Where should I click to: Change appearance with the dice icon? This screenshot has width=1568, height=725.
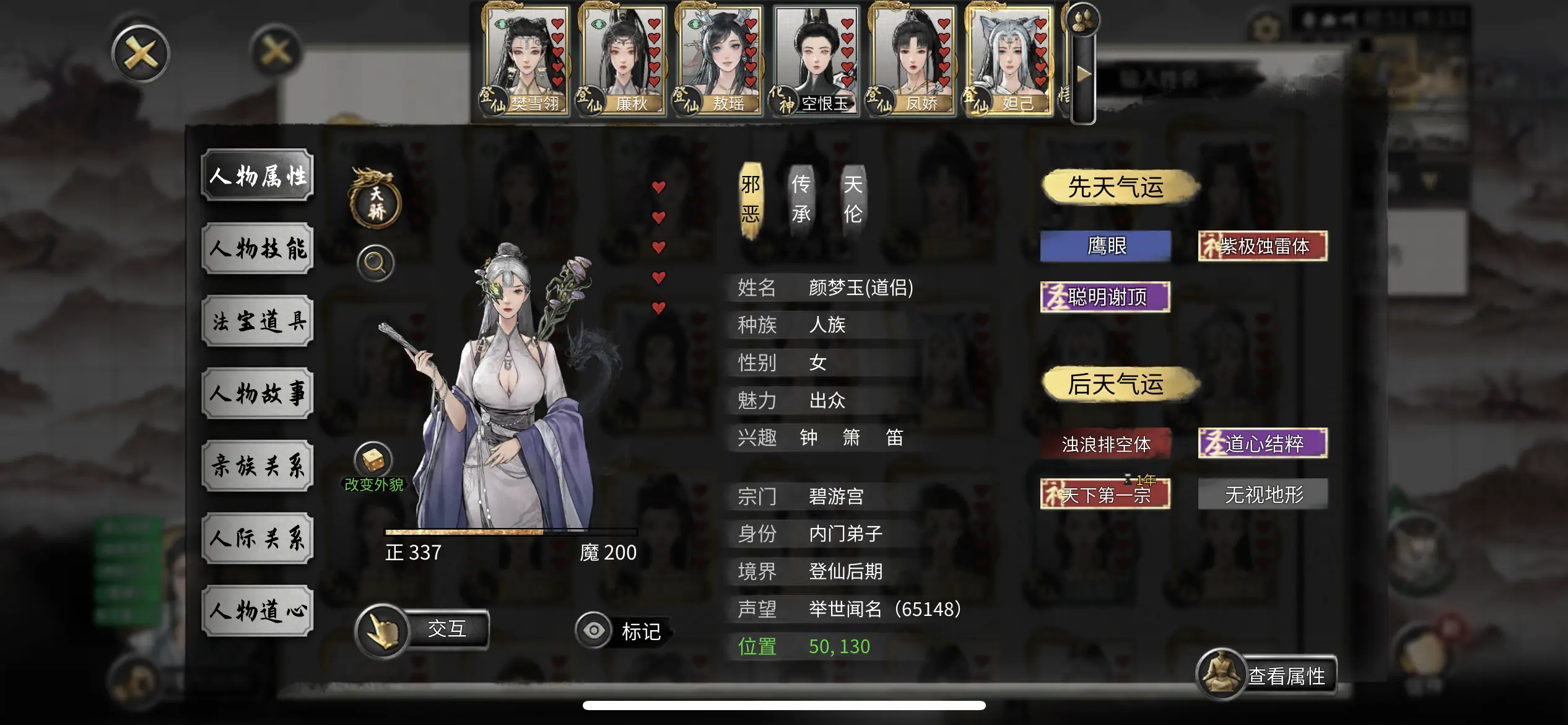373,461
